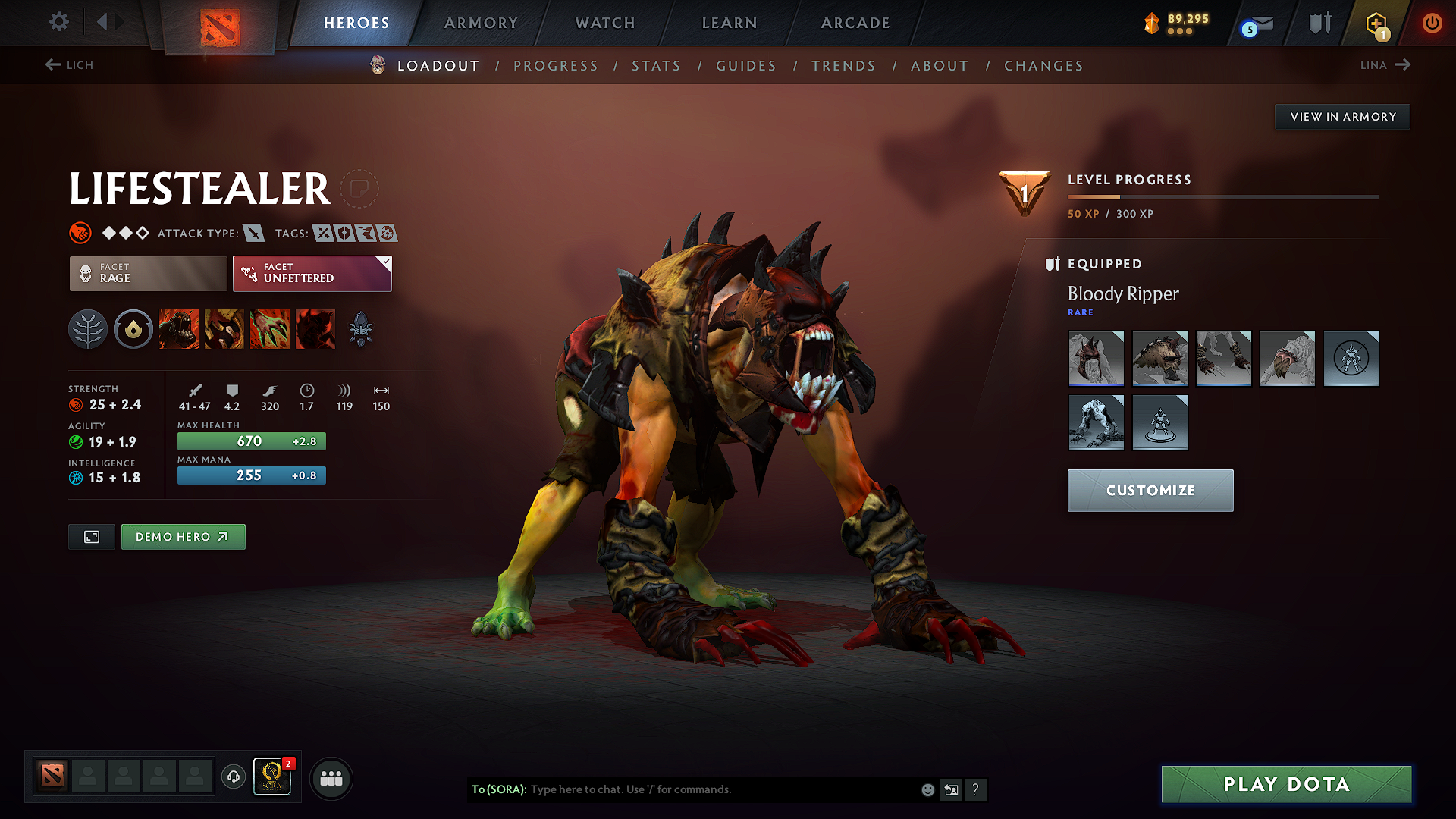Open the settings gear icon
The width and height of the screenshot is (1456, 819).
58,23
